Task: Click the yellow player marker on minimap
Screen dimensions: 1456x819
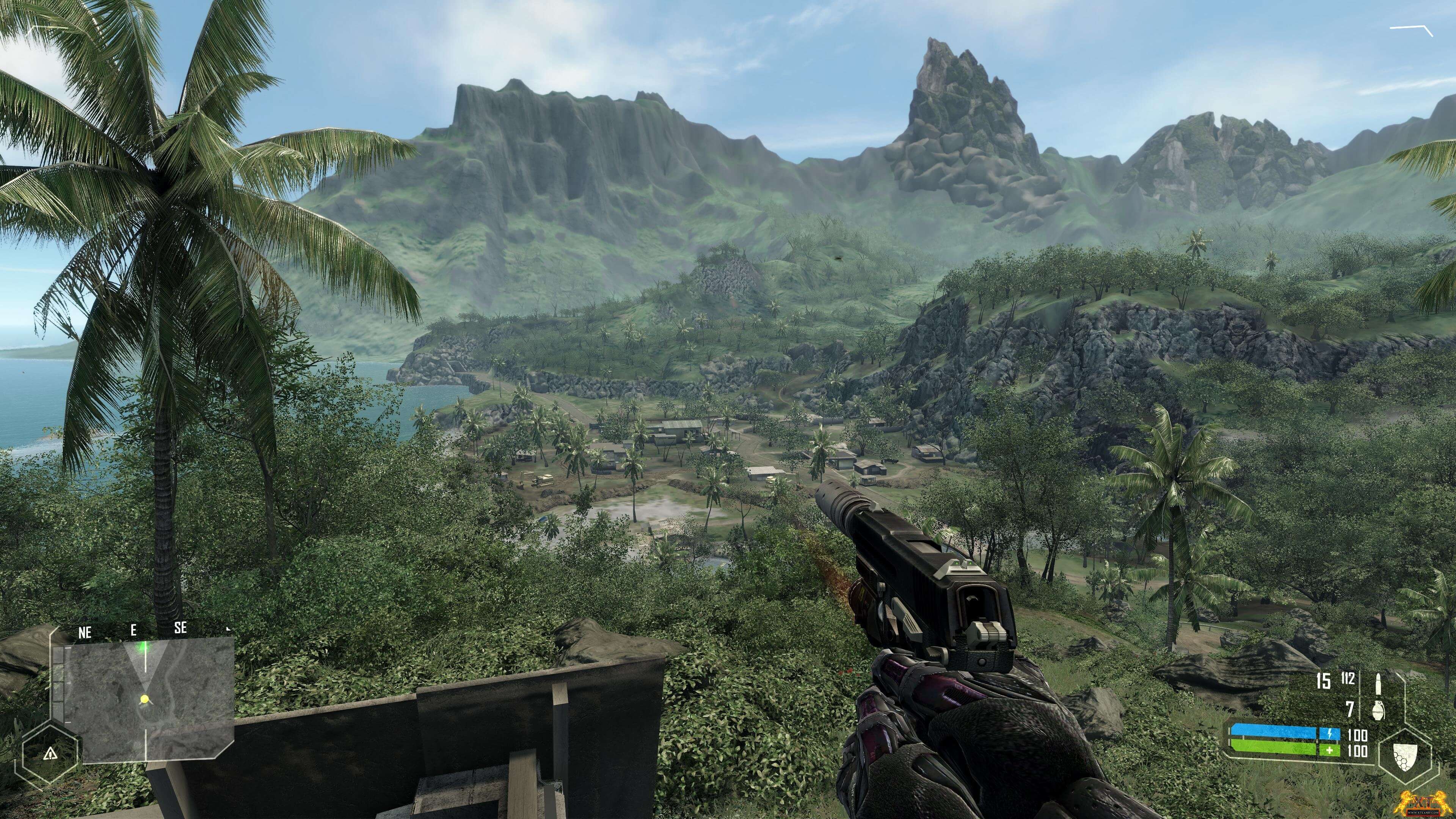Action: coord(145,699)
